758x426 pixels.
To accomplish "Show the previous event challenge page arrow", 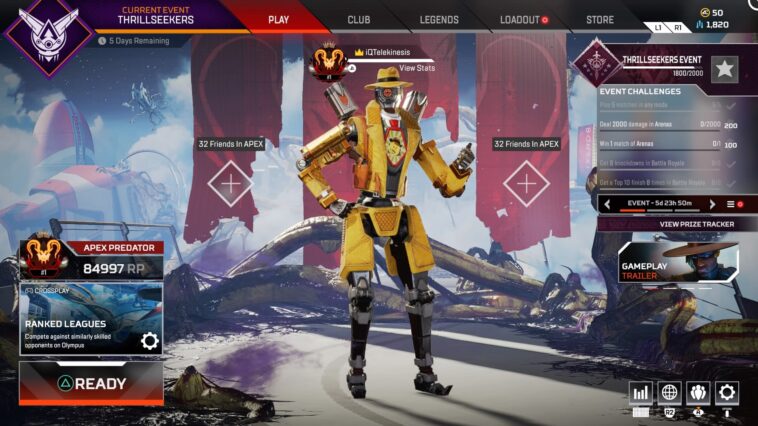I will [x=609, y=204].
